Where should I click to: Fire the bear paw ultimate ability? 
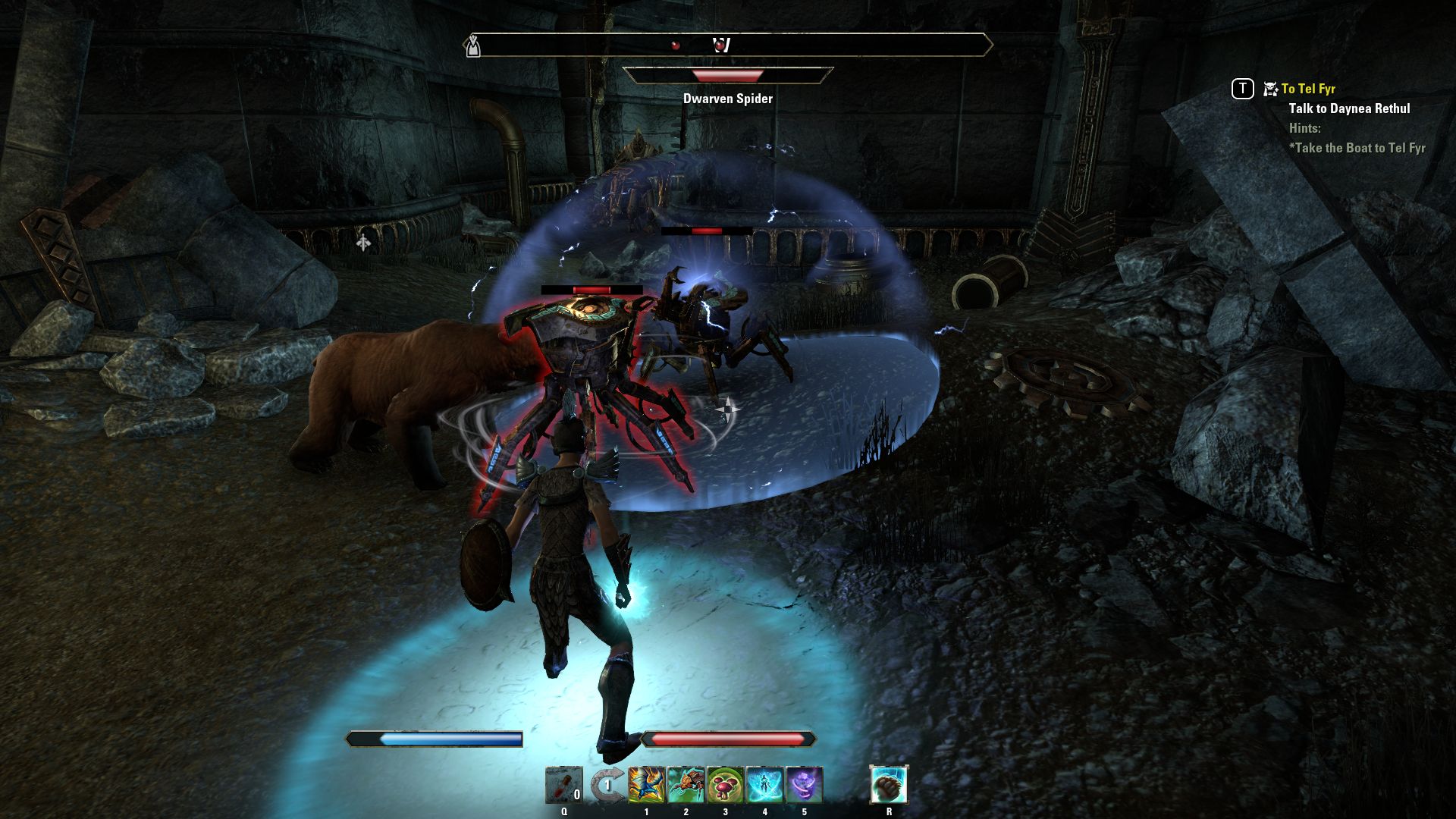point(889,784)
